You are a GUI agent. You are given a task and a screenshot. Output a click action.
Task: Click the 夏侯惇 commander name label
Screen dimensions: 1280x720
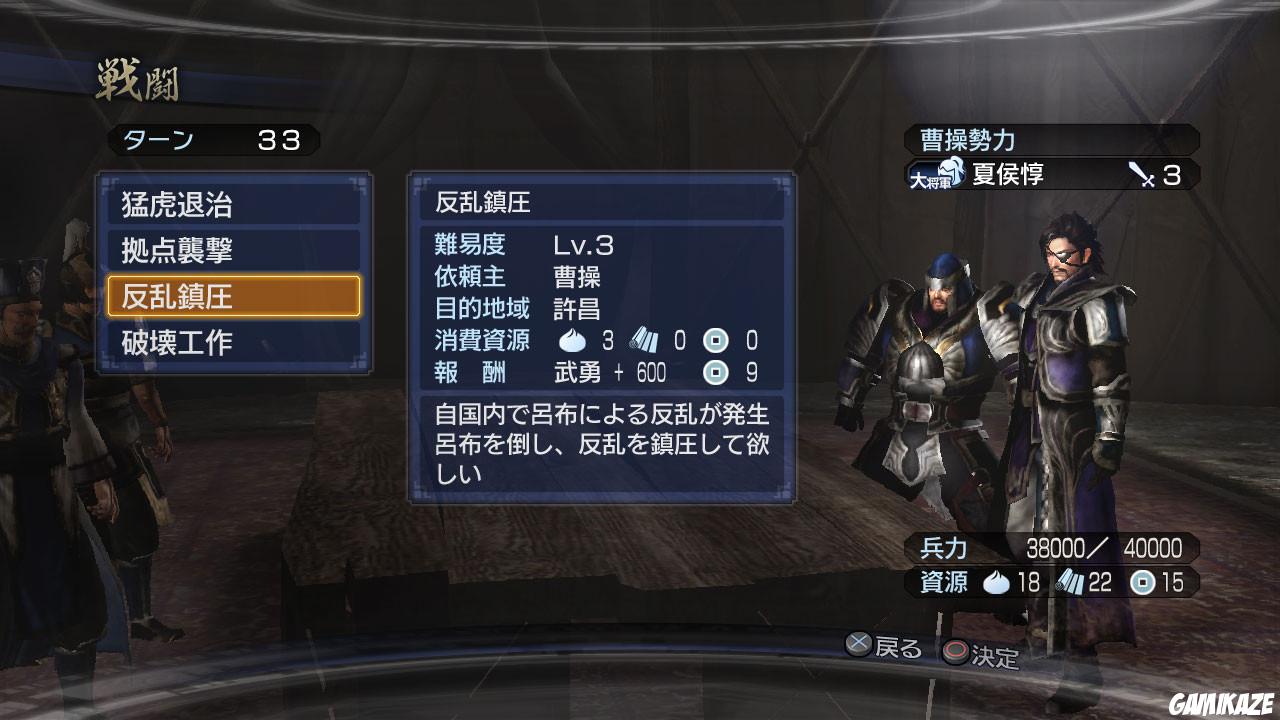(1009, 175)
